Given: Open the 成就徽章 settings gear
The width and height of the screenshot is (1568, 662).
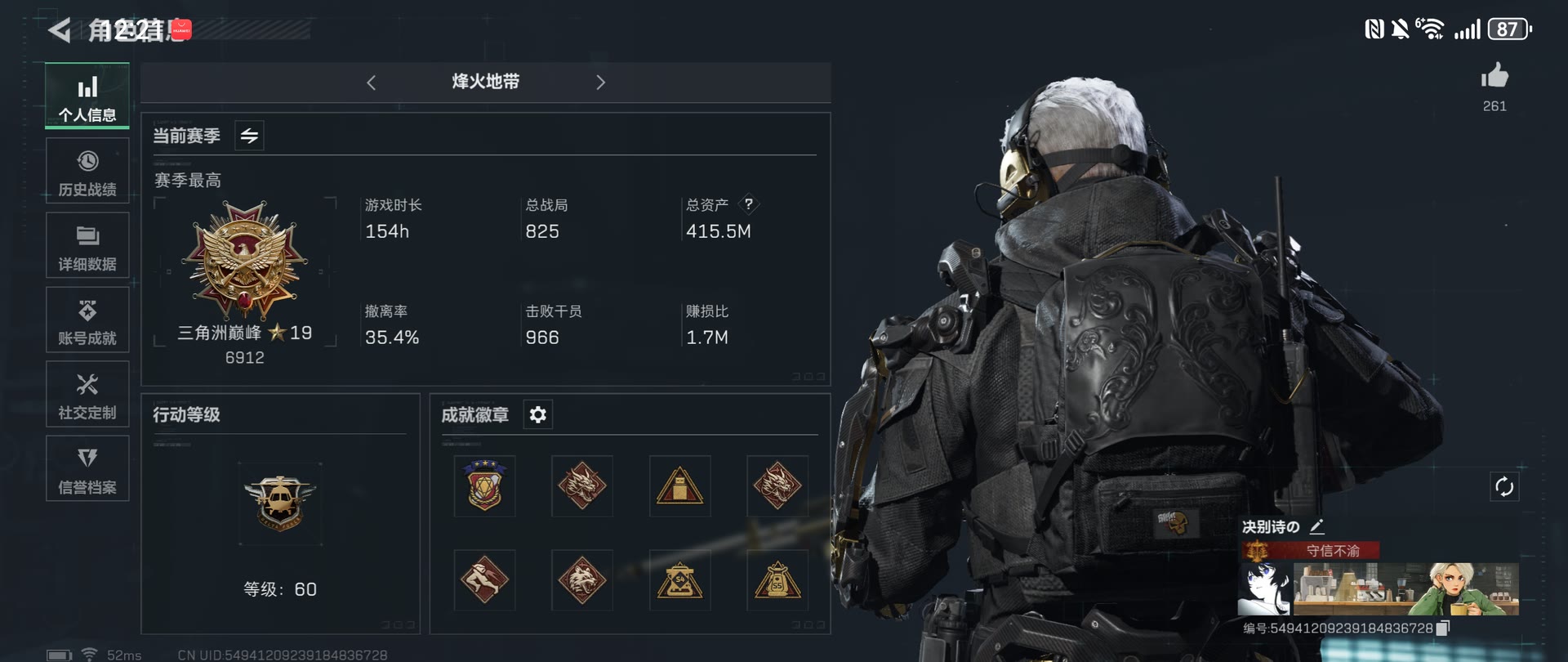Looking at the screenshot, I should (537, 414).
